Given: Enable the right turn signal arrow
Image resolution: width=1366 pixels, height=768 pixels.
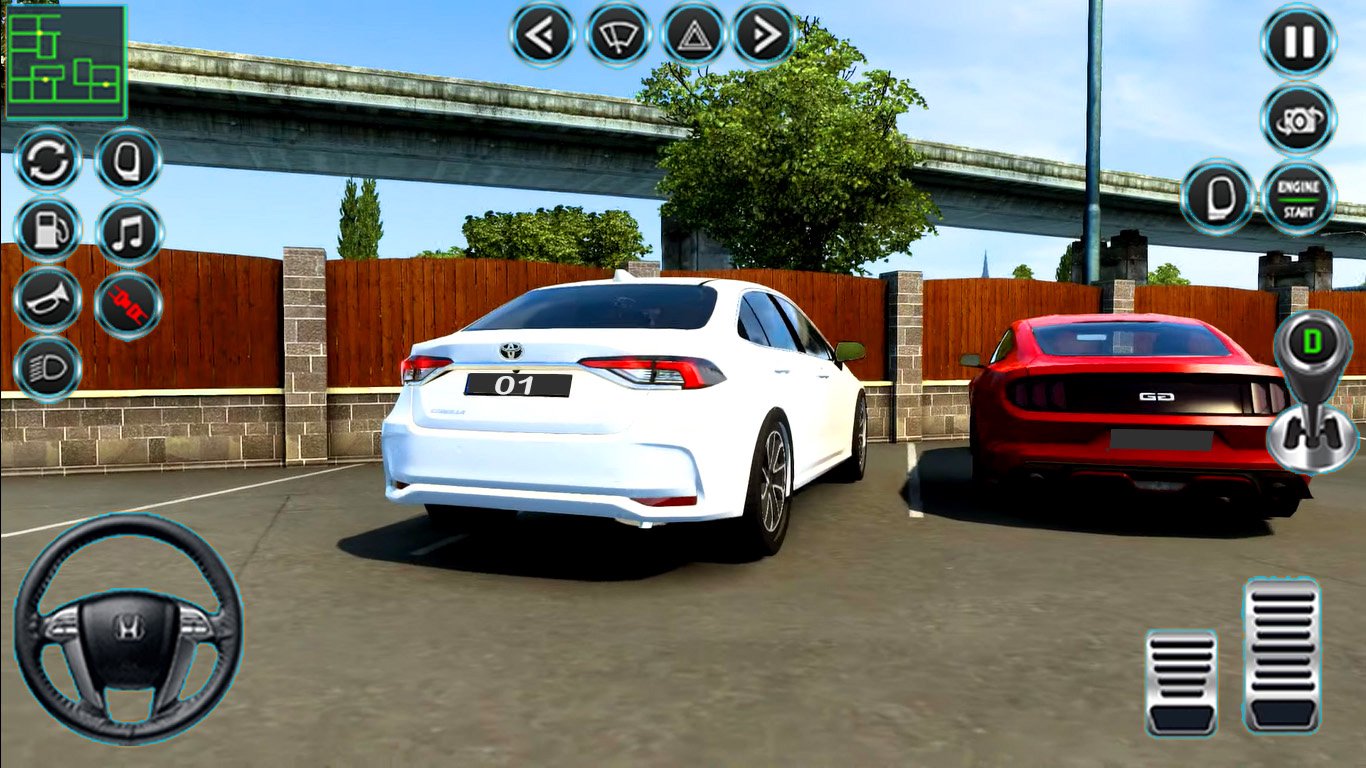Looking at the screenshot, I should click(764, 33).
